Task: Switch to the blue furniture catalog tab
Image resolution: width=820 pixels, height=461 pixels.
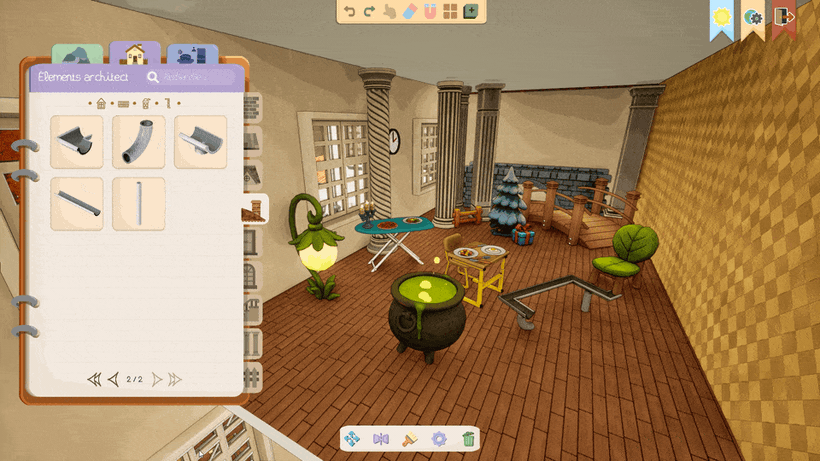Action: pyautogui.click(x=192, y=56)
